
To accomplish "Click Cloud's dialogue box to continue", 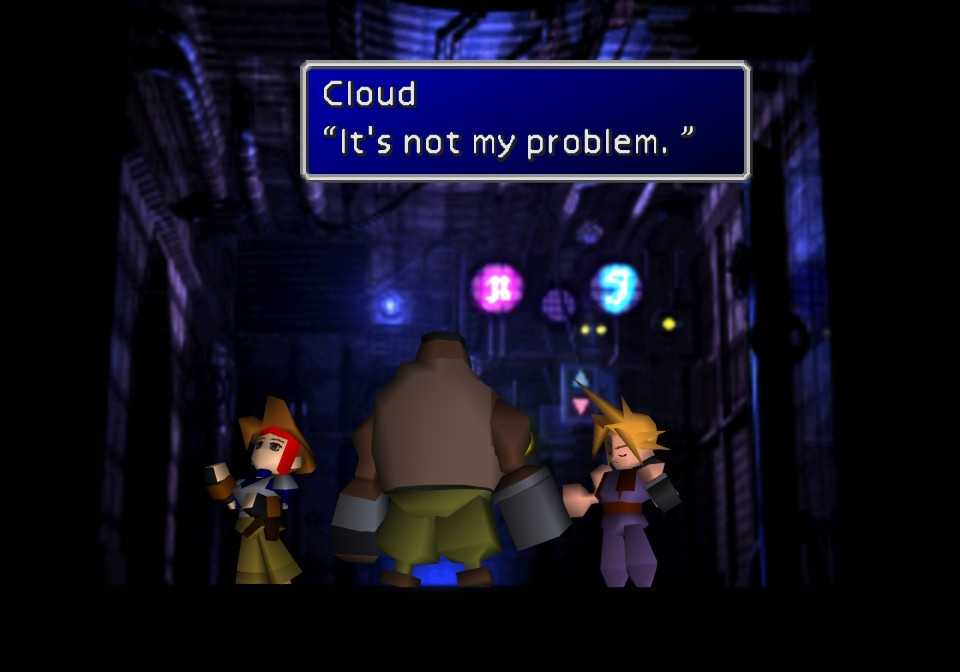I will click(x=525, y=121).
